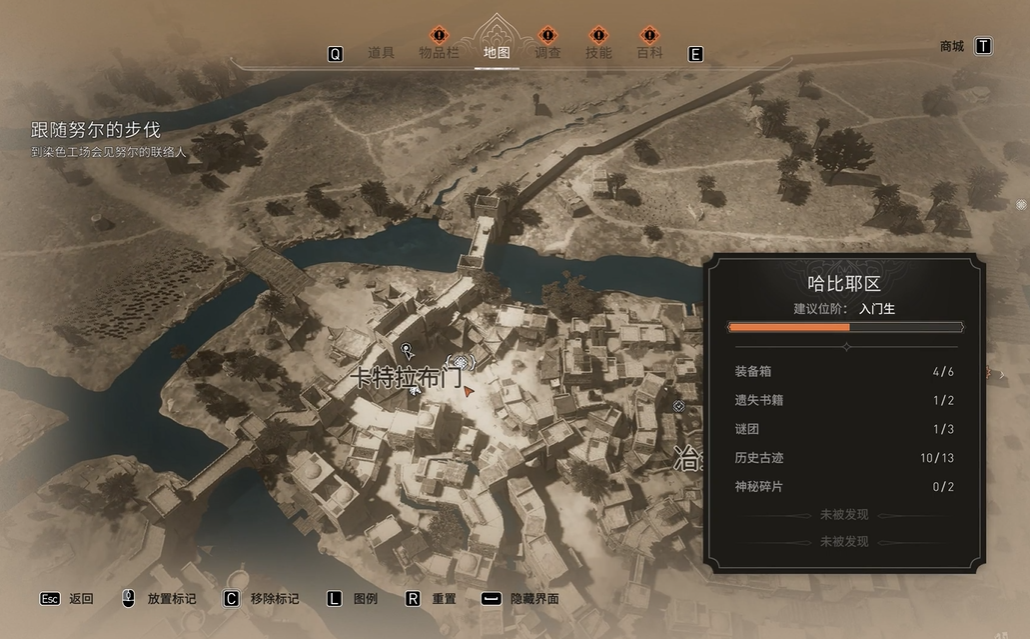Screen dimensions: 1030x639
Task: Open the 技能 skills tab
Action: (598, 53)
